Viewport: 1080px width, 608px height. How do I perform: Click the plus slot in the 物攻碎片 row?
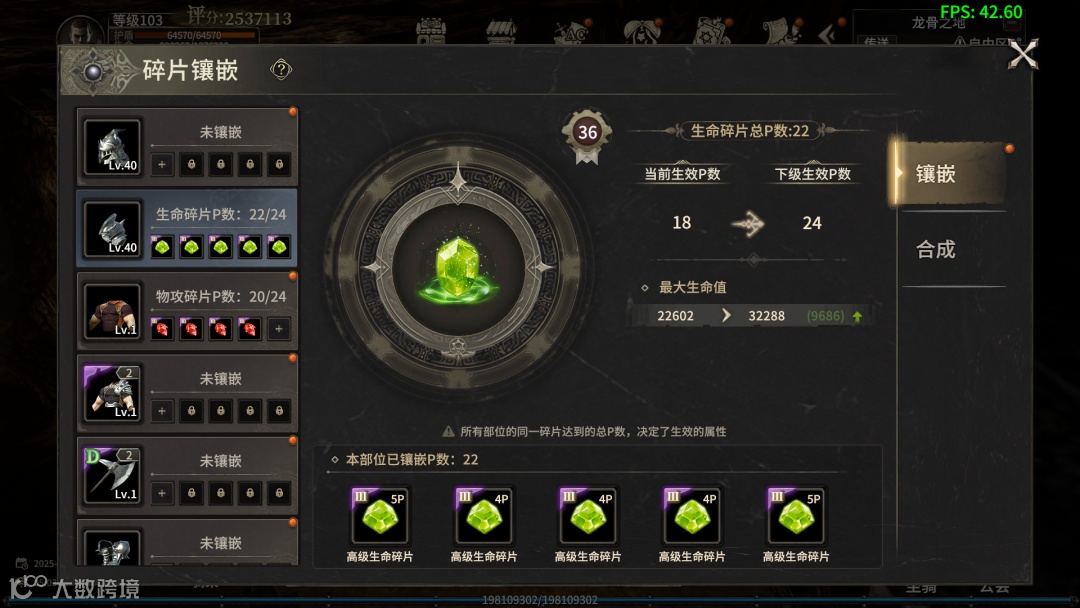[x=279, y=328]
